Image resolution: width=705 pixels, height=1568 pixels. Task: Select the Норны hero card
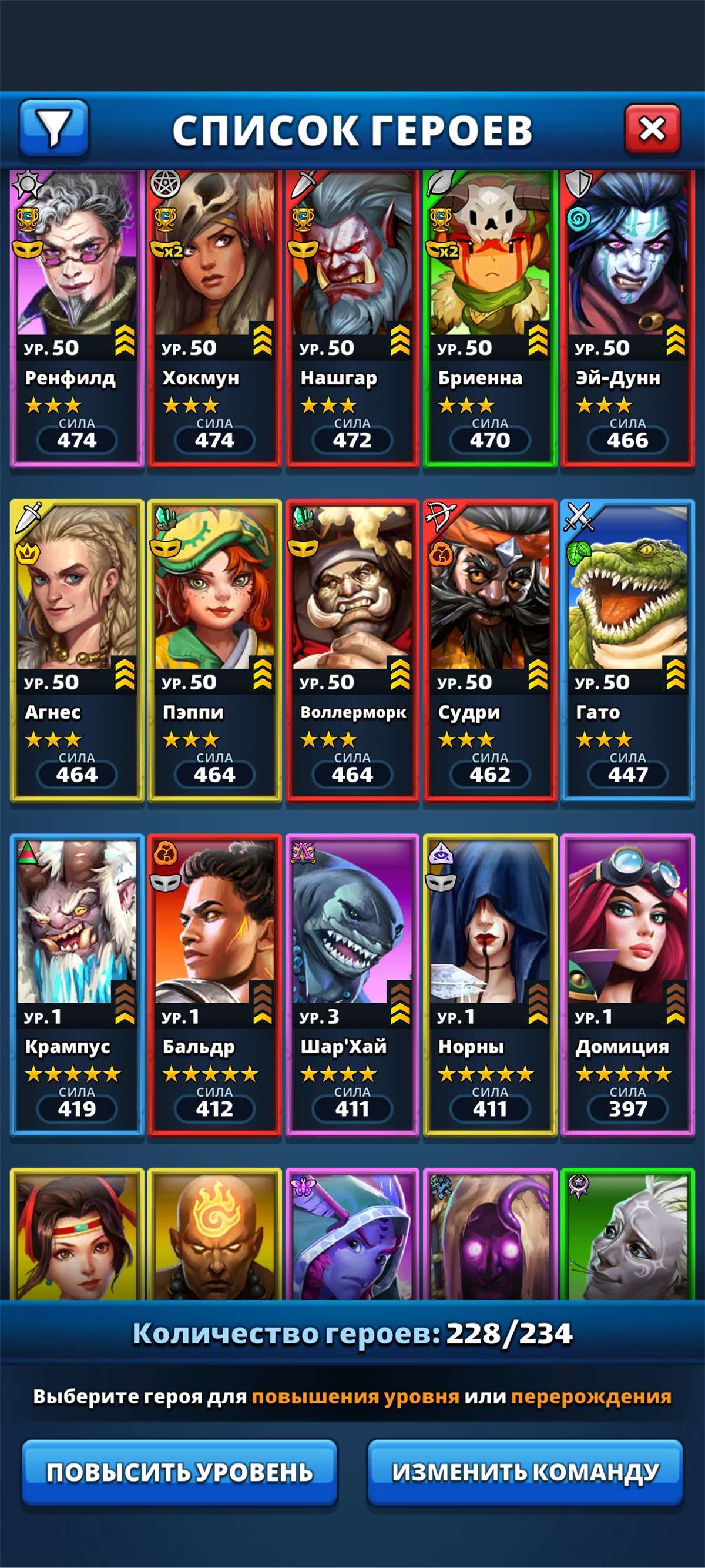tap(489, 984)
